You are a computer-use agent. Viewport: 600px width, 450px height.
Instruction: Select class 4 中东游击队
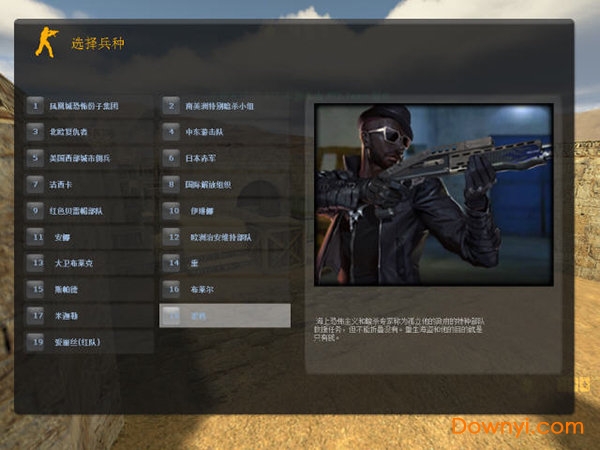(224, 131)
